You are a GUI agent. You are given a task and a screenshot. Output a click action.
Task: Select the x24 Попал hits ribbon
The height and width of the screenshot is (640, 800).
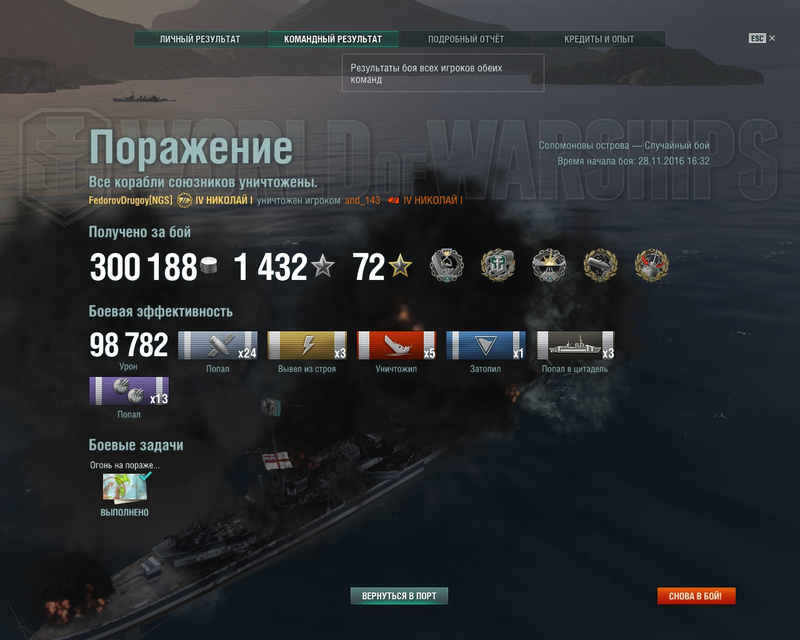pyautogui.click(x=217, y=345)
